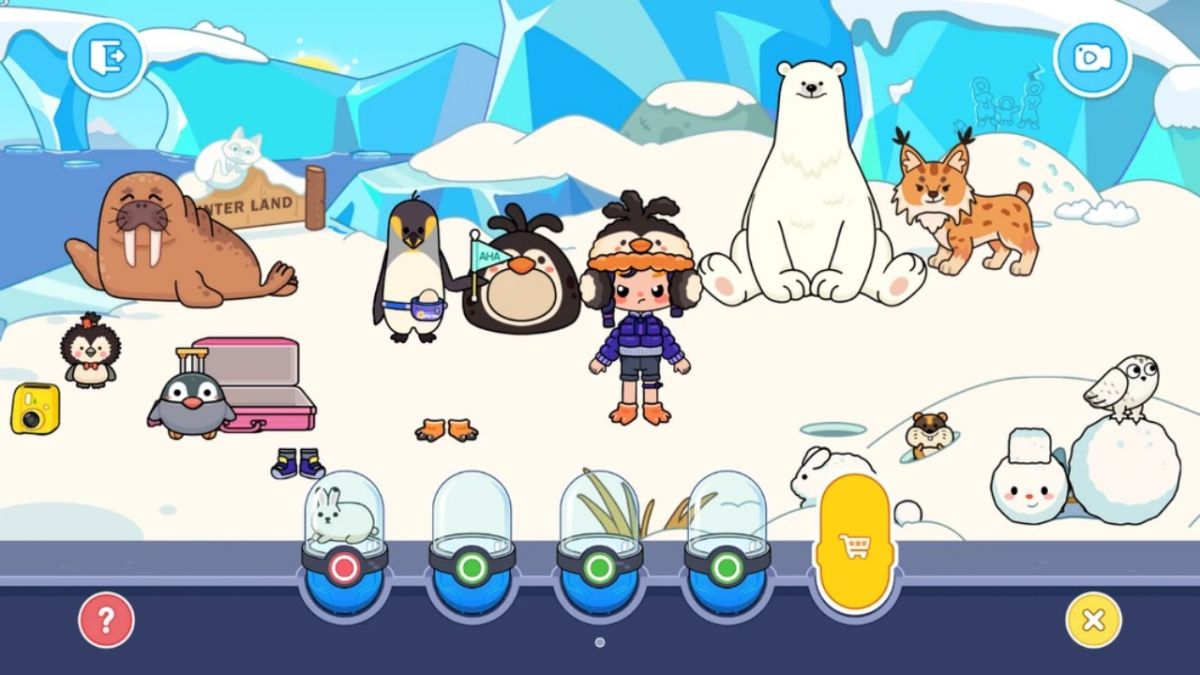The width and height of the screenshot is (1200, 675).
Task: Start recording with the video camera button
Action: point(1092,57)
